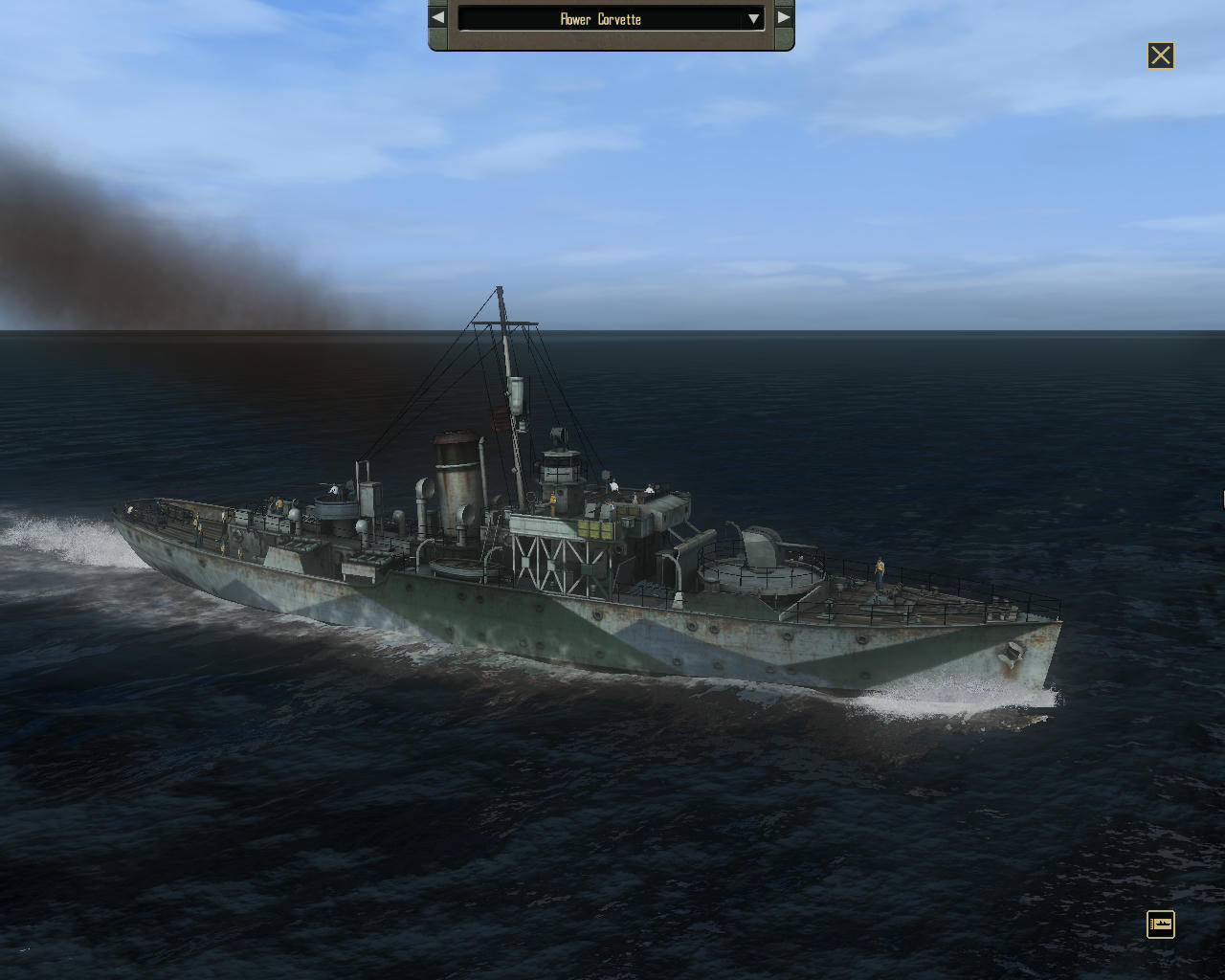Open the Flower Corvette ship dropdown
The image size is (1225, 980).
(753, 19)
